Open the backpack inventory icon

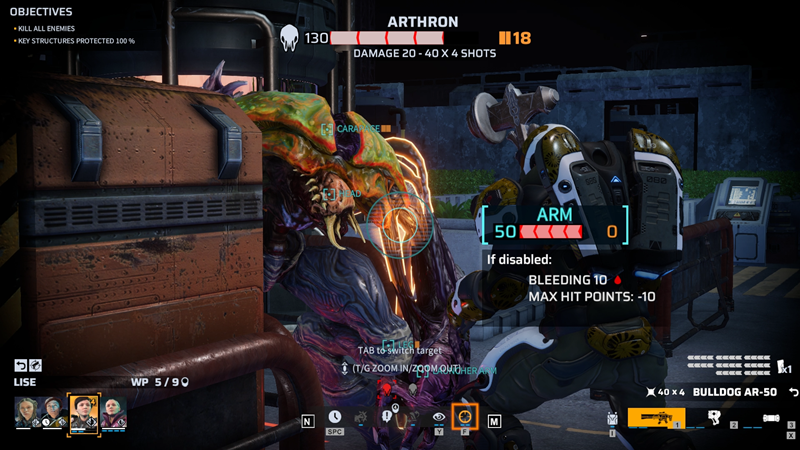point(612,420)
